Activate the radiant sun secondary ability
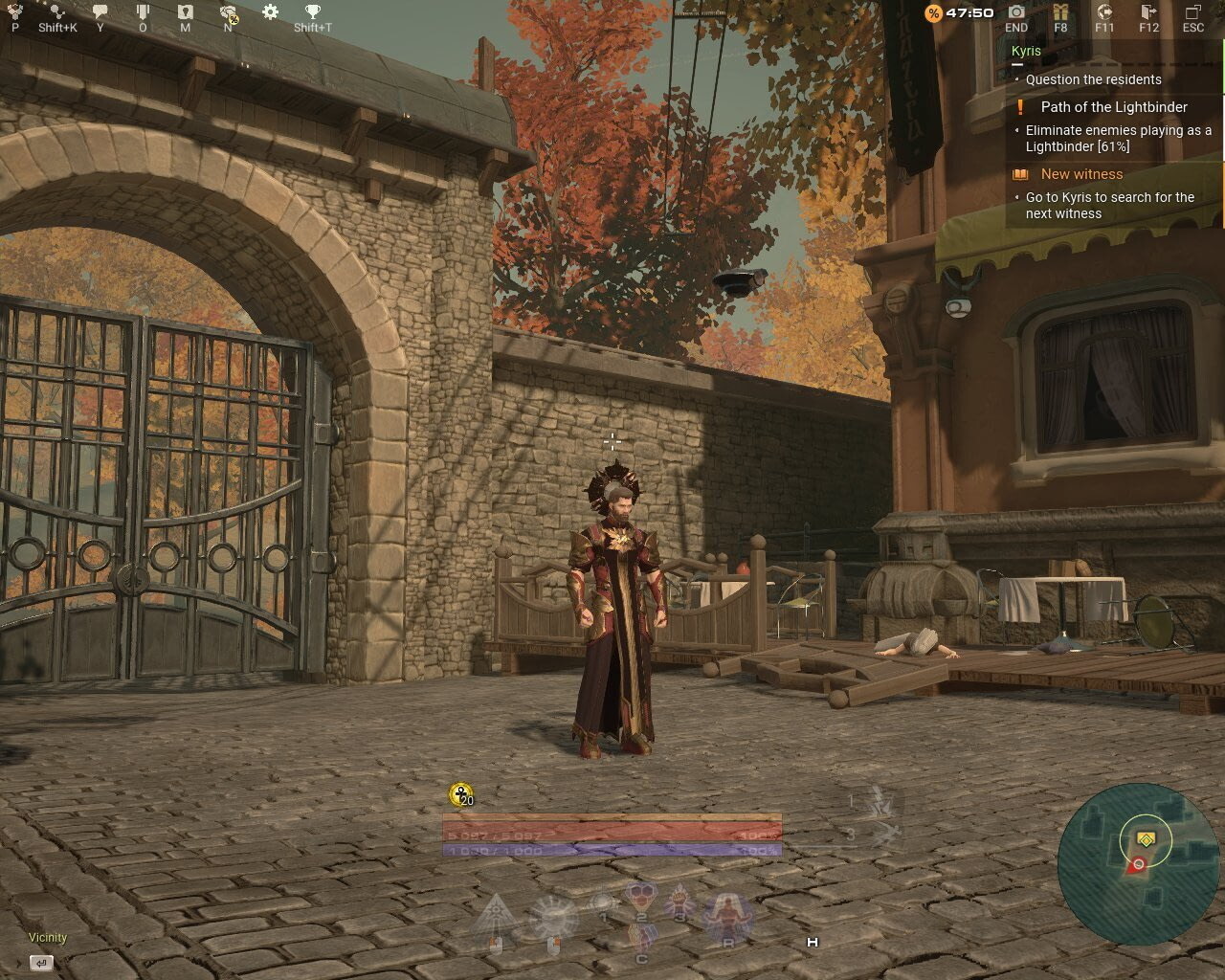The height and width of the screenshot is (980, 1225). coord(553,919)
